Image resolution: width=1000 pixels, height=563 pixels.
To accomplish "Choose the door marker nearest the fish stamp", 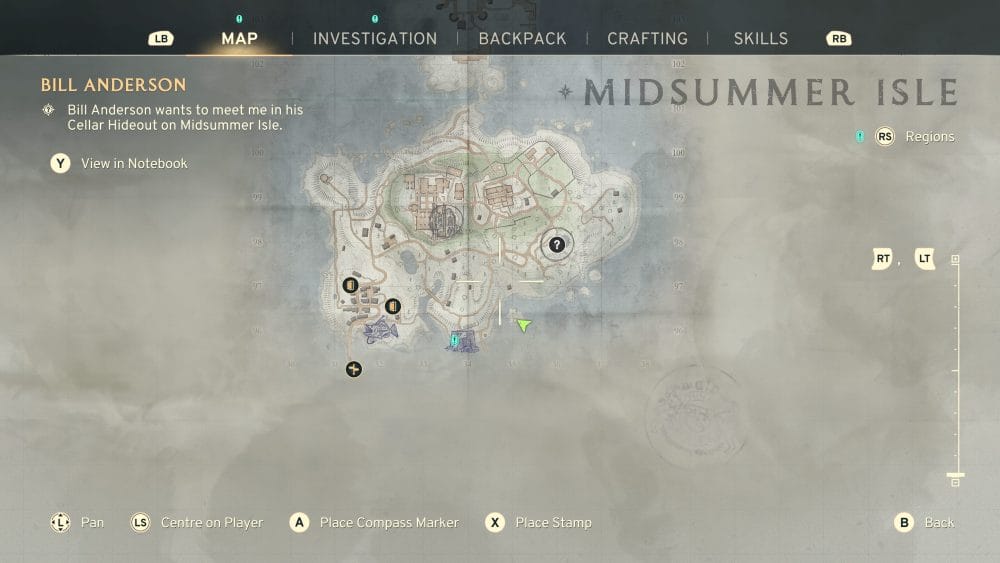I will 393,306.
